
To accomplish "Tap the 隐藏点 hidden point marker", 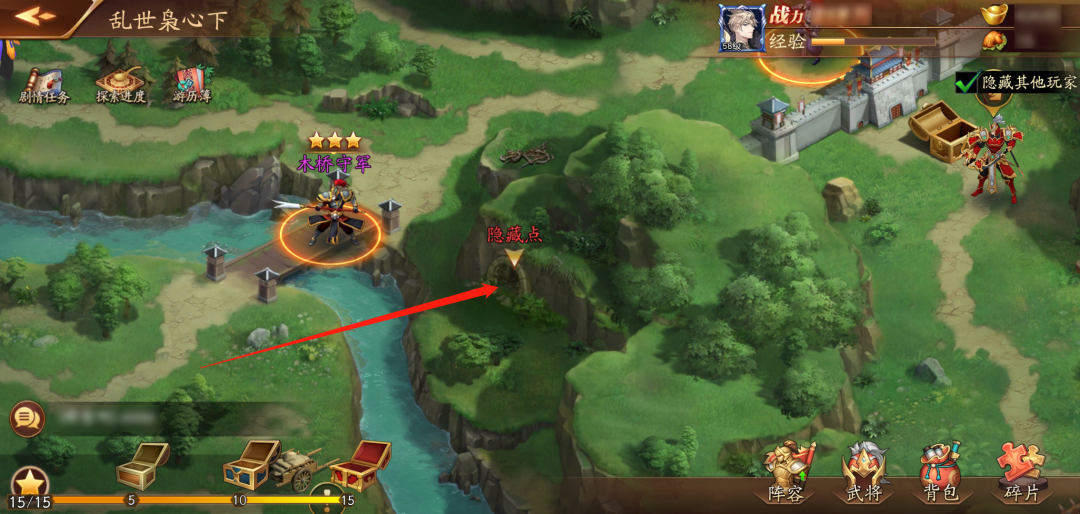I will pyautogui.click(x=514, y=259).
